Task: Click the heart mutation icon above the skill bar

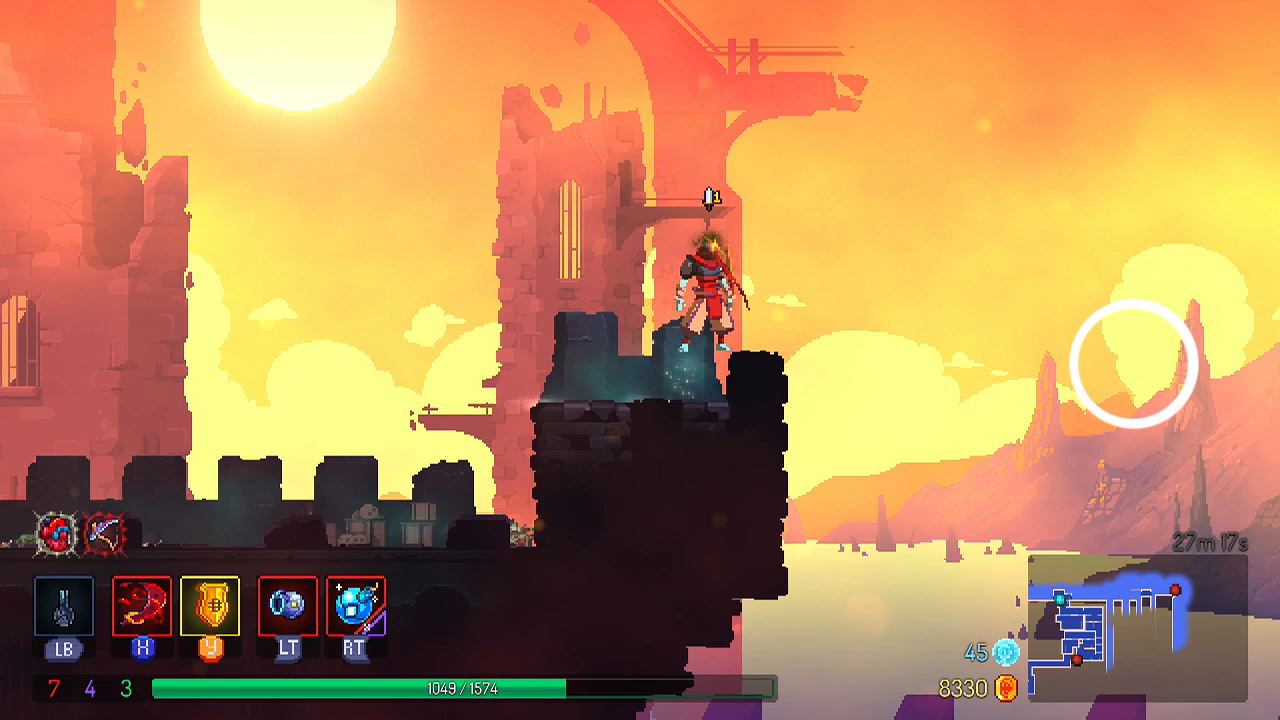Action: 55,534
